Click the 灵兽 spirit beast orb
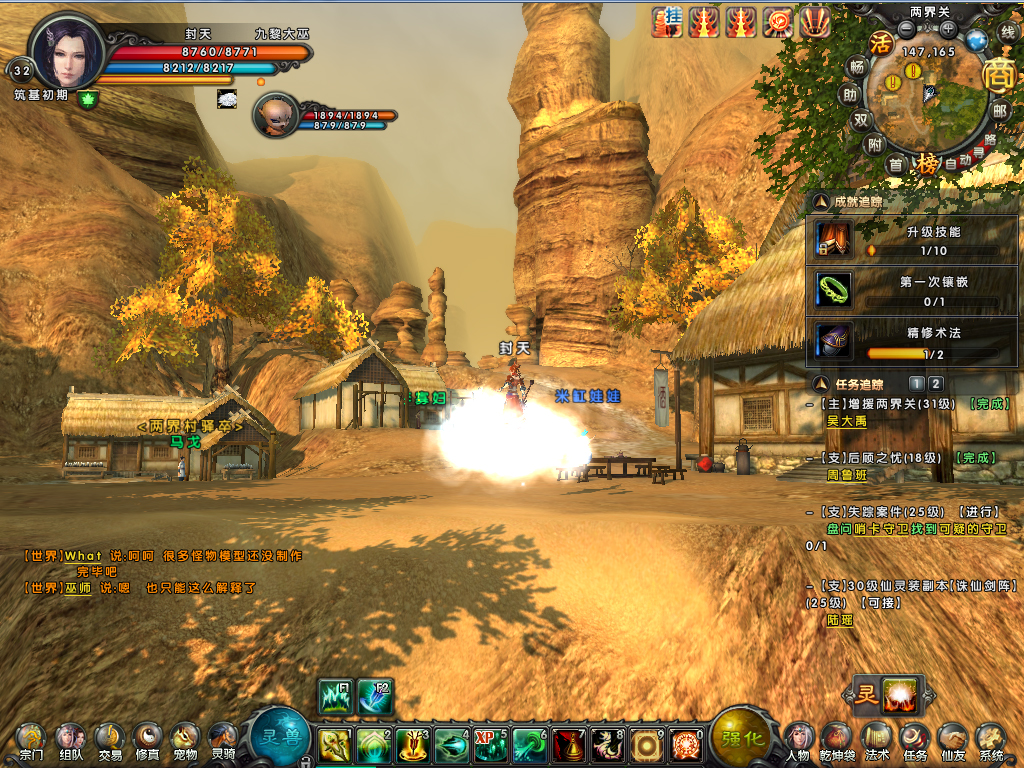 click(x=280, y=738)
